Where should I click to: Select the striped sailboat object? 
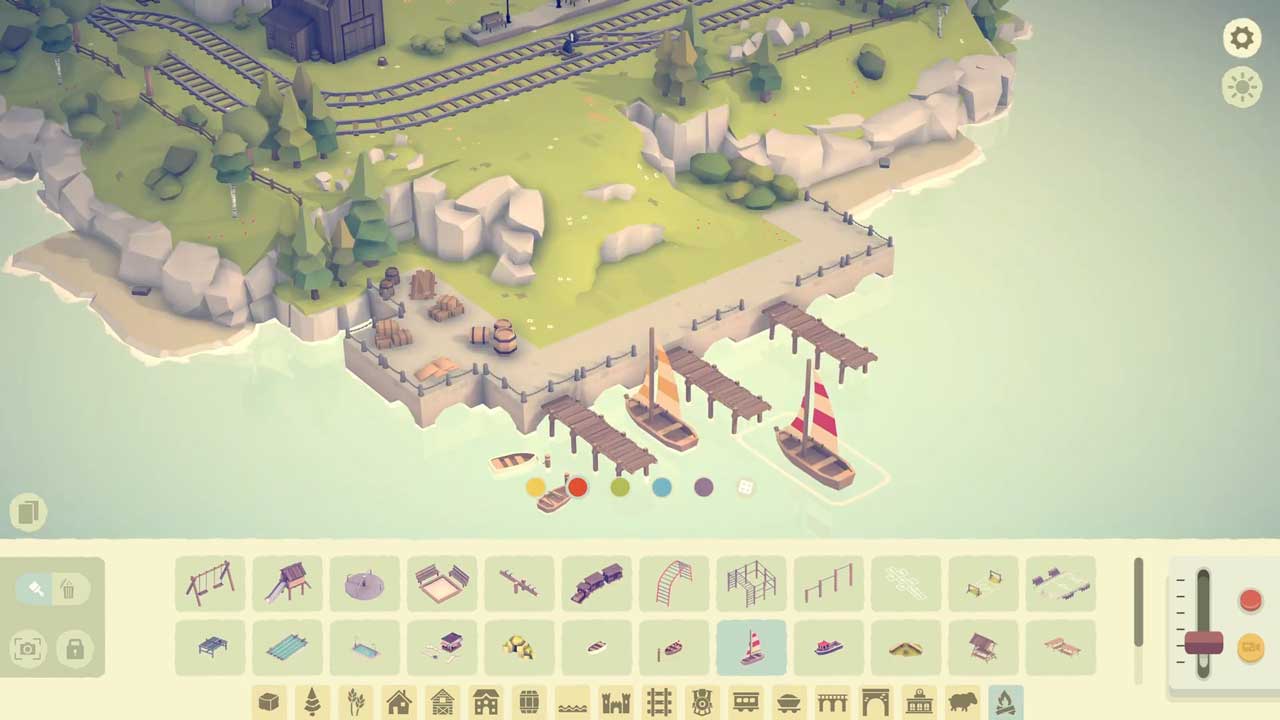coord(751,647)
